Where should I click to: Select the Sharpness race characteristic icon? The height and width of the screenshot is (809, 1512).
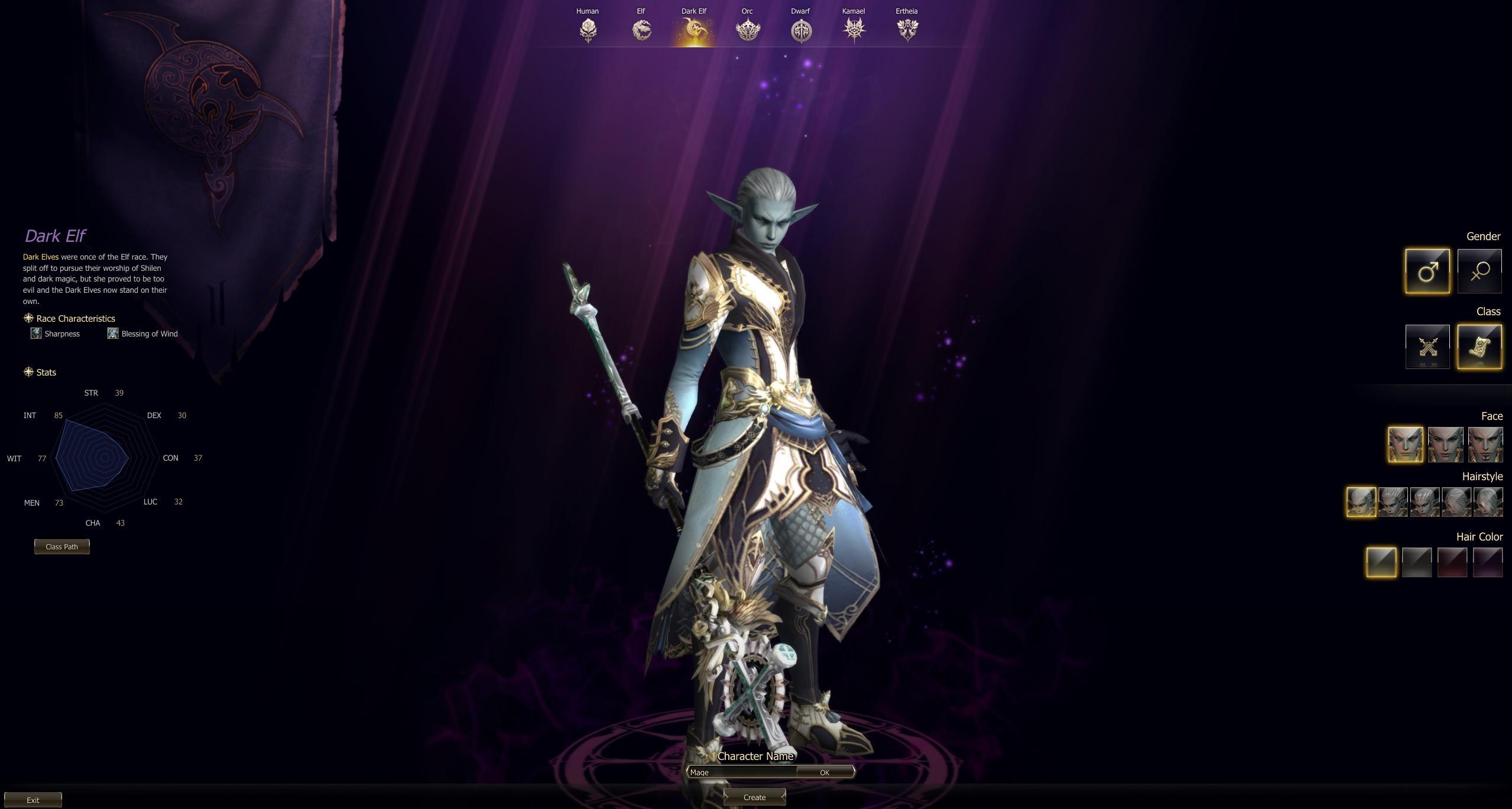(36, 334)
